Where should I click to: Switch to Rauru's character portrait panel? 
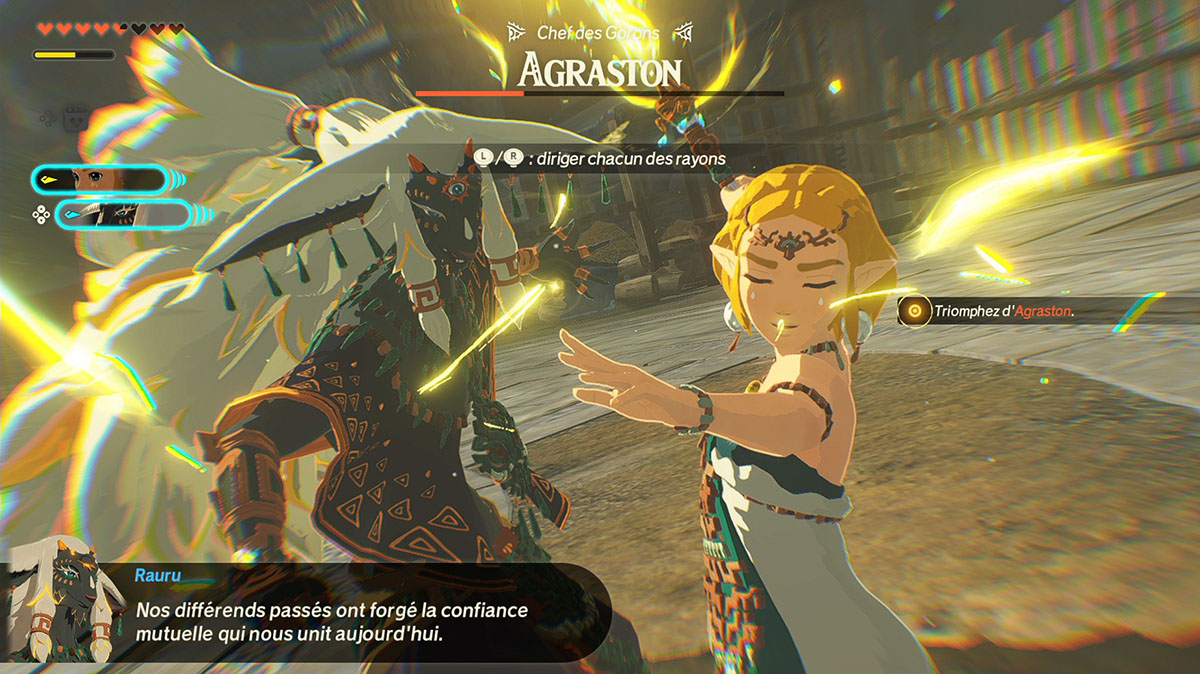click(x=124, y=213)
